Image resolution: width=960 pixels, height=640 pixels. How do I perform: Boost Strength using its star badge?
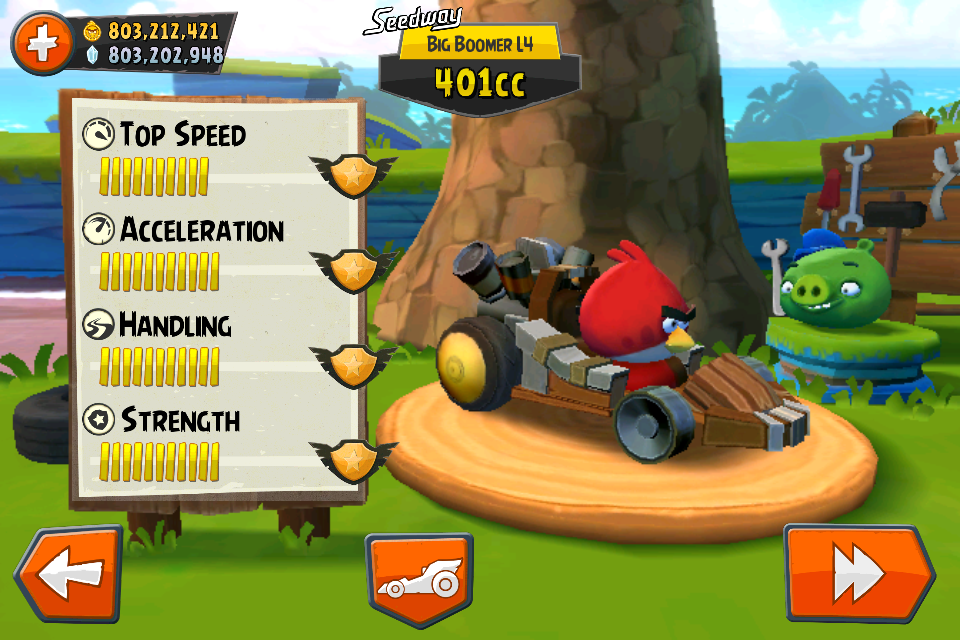[352, 458]
